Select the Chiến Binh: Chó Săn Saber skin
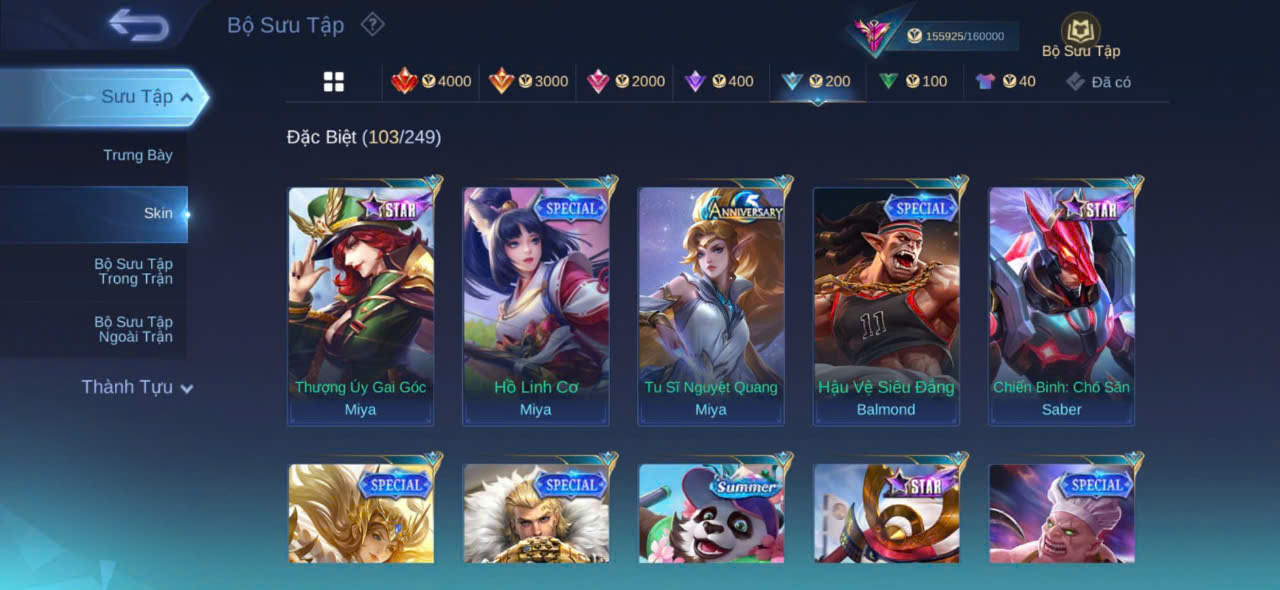 (1062, 305)
